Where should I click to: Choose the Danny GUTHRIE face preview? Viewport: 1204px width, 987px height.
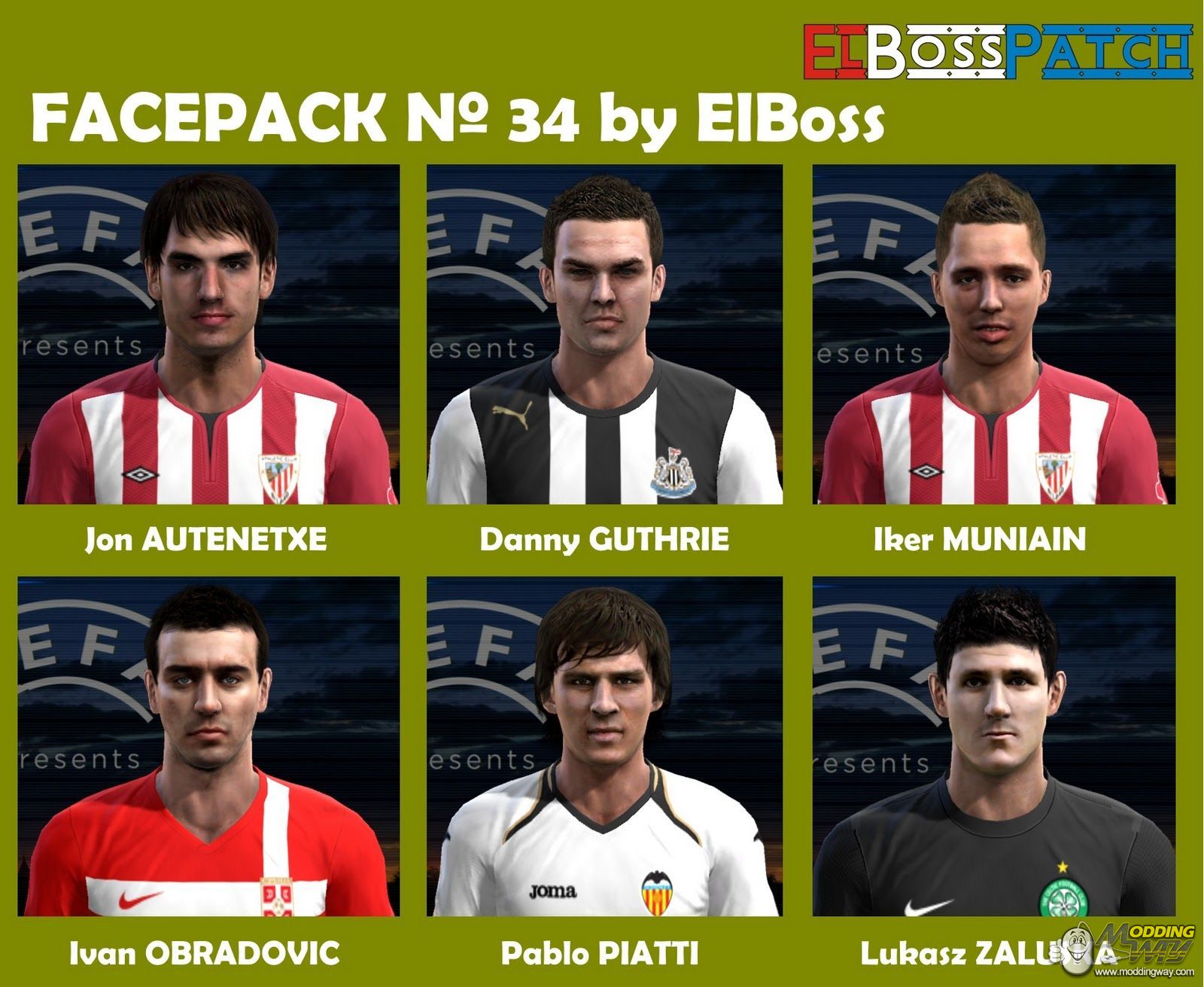pos(604,334)
